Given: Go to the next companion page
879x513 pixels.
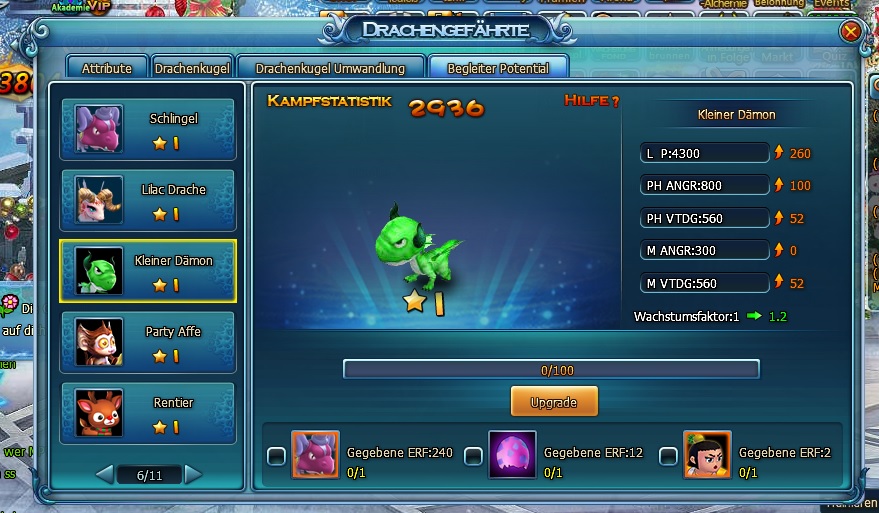Looking at the screenshot, I should click(x=193, y=474).
